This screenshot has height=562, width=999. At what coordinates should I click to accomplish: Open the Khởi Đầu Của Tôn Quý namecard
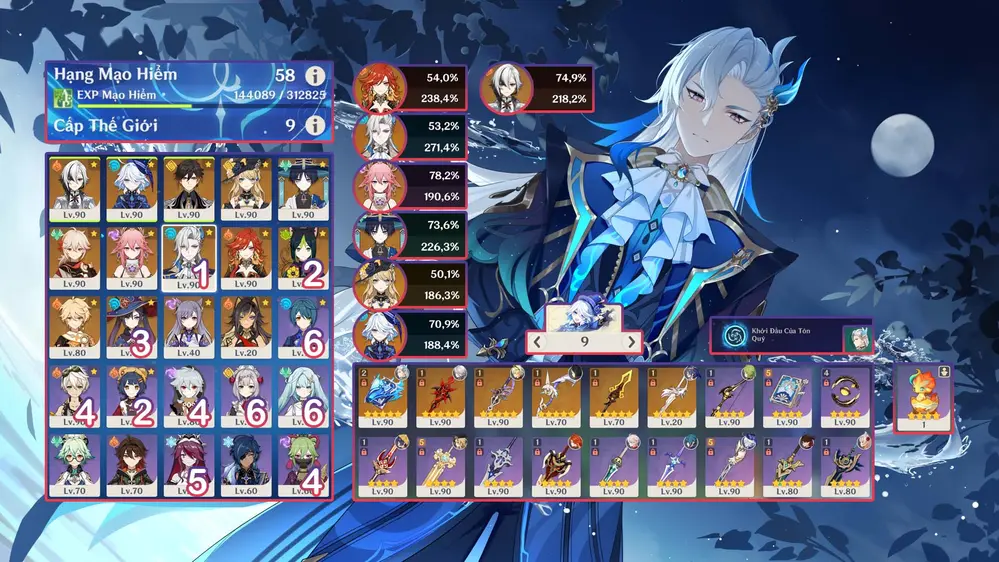coord(790,338)
